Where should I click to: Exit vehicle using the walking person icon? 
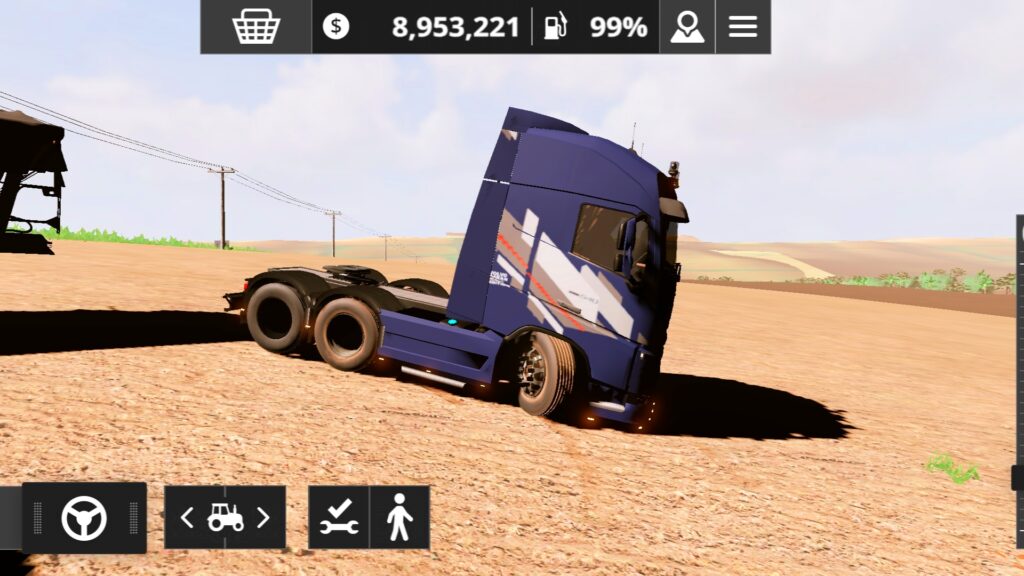(x=399, y=517)
